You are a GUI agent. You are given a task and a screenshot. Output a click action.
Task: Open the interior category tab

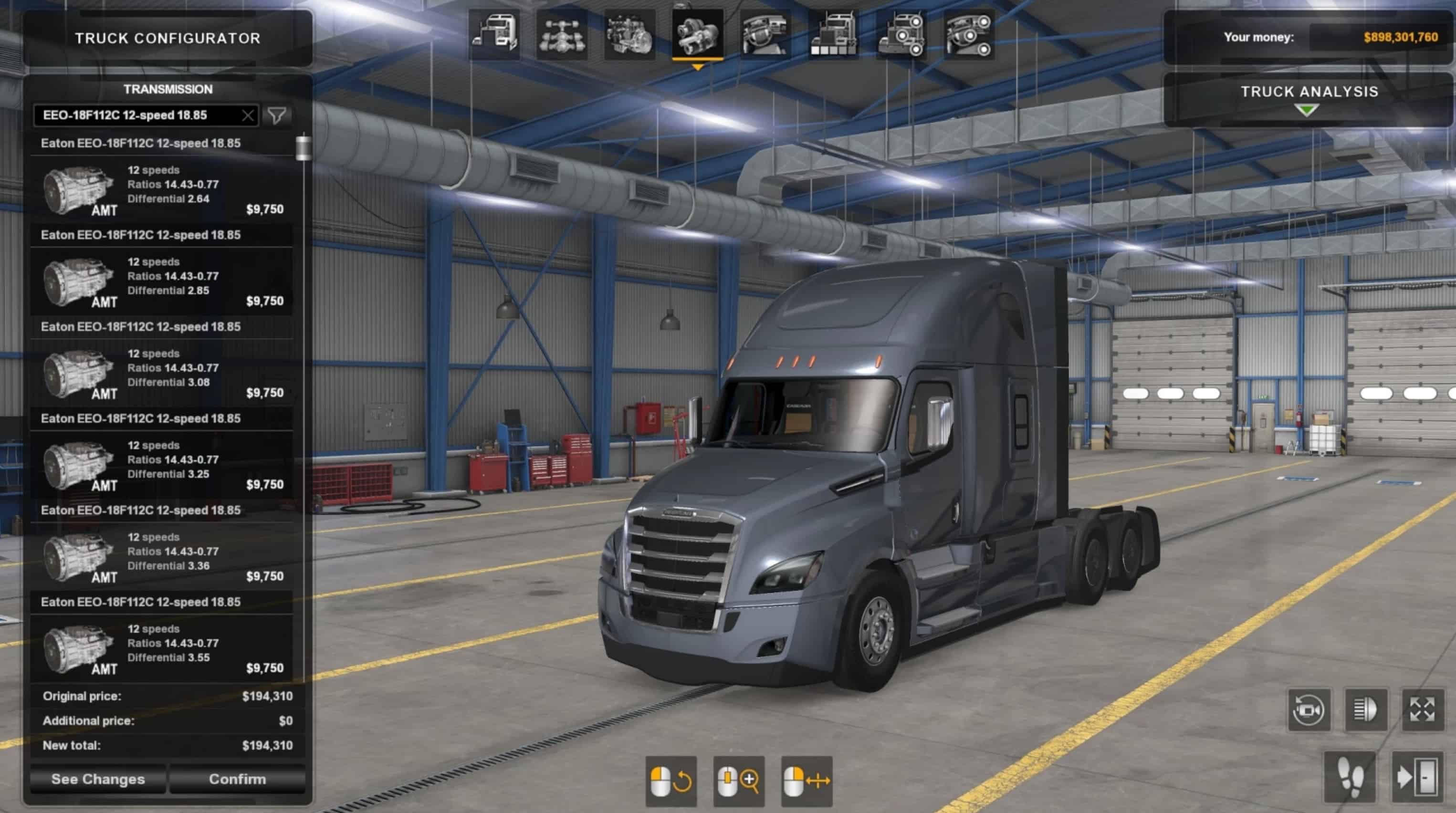[765, 36]
